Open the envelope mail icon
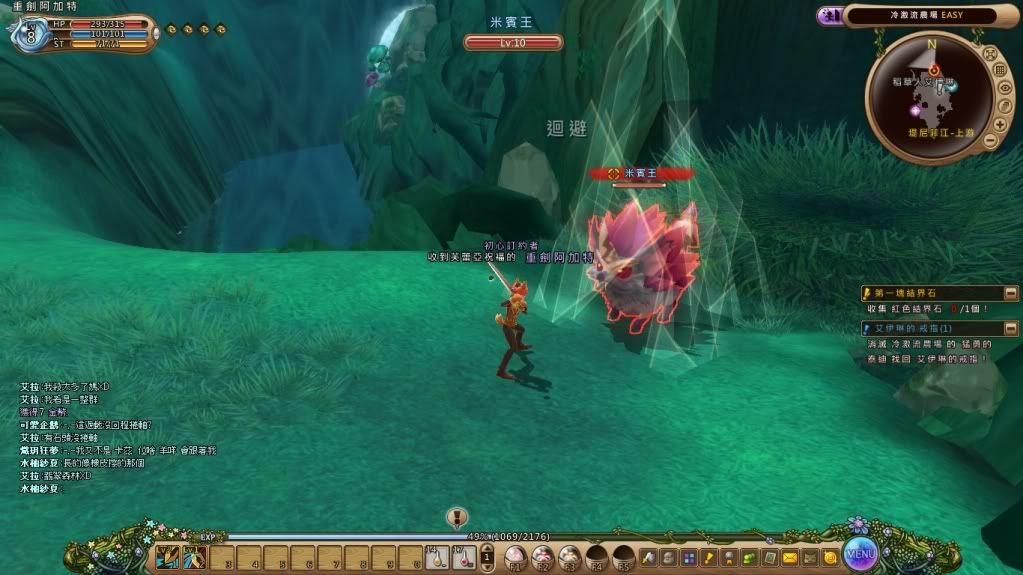This screenshot has height=575, width=1023. click(x=790, y=557)
